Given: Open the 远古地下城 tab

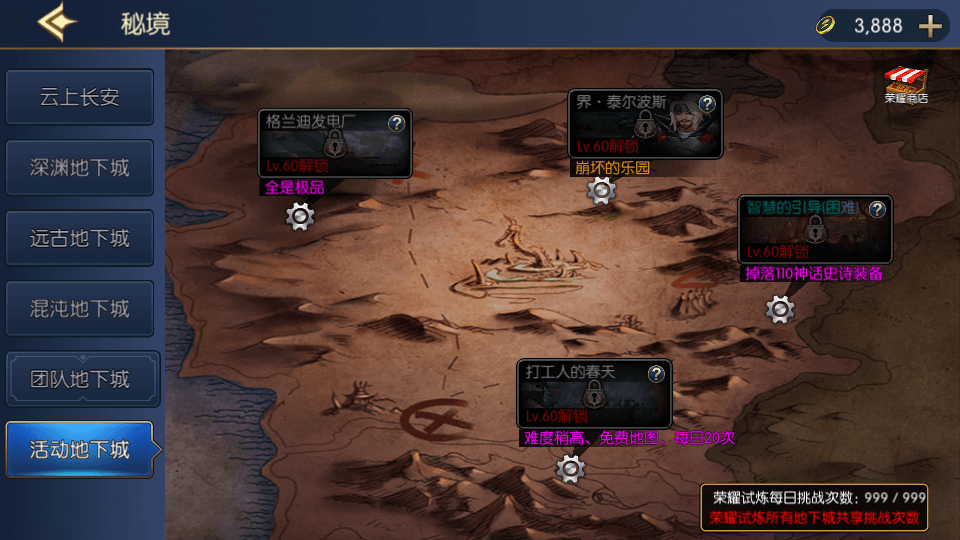Looking at the screenshot, I should pos(80,239).
